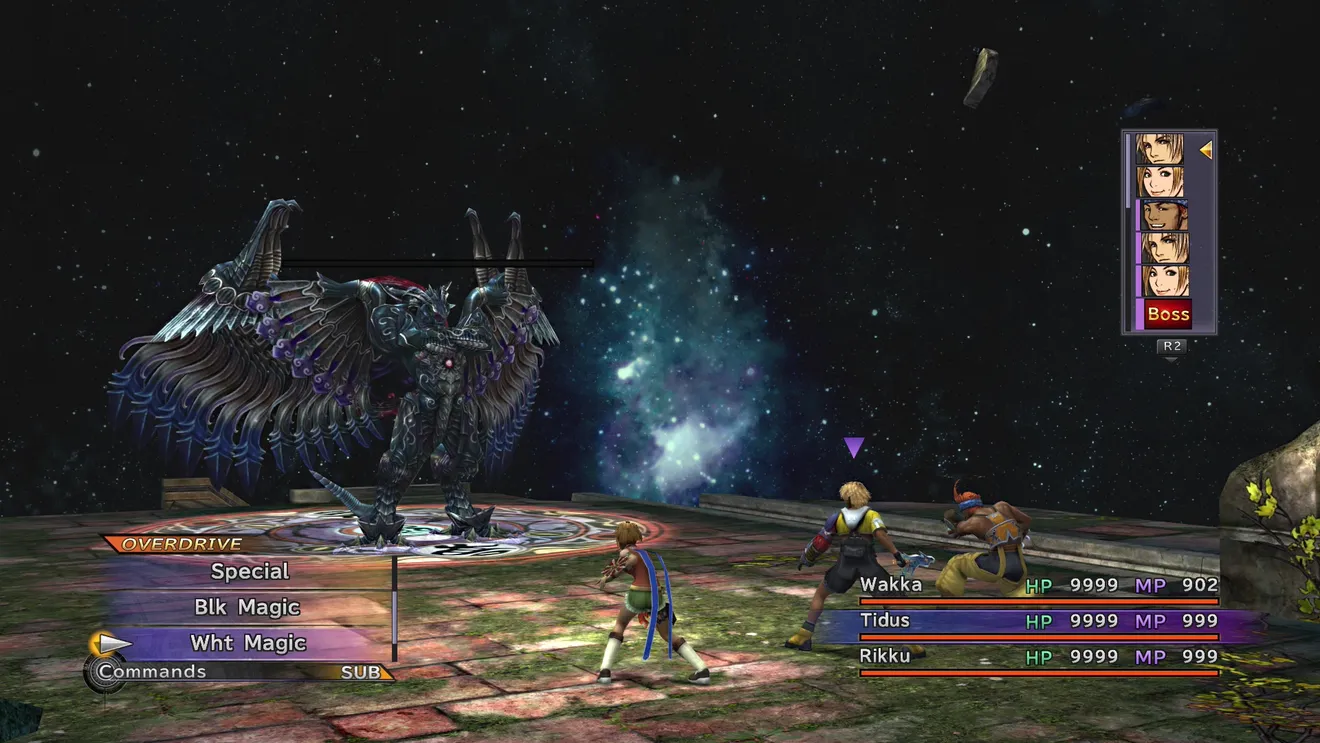Click Wakka's portrait in the turn order

click(x=1162, y=215)
